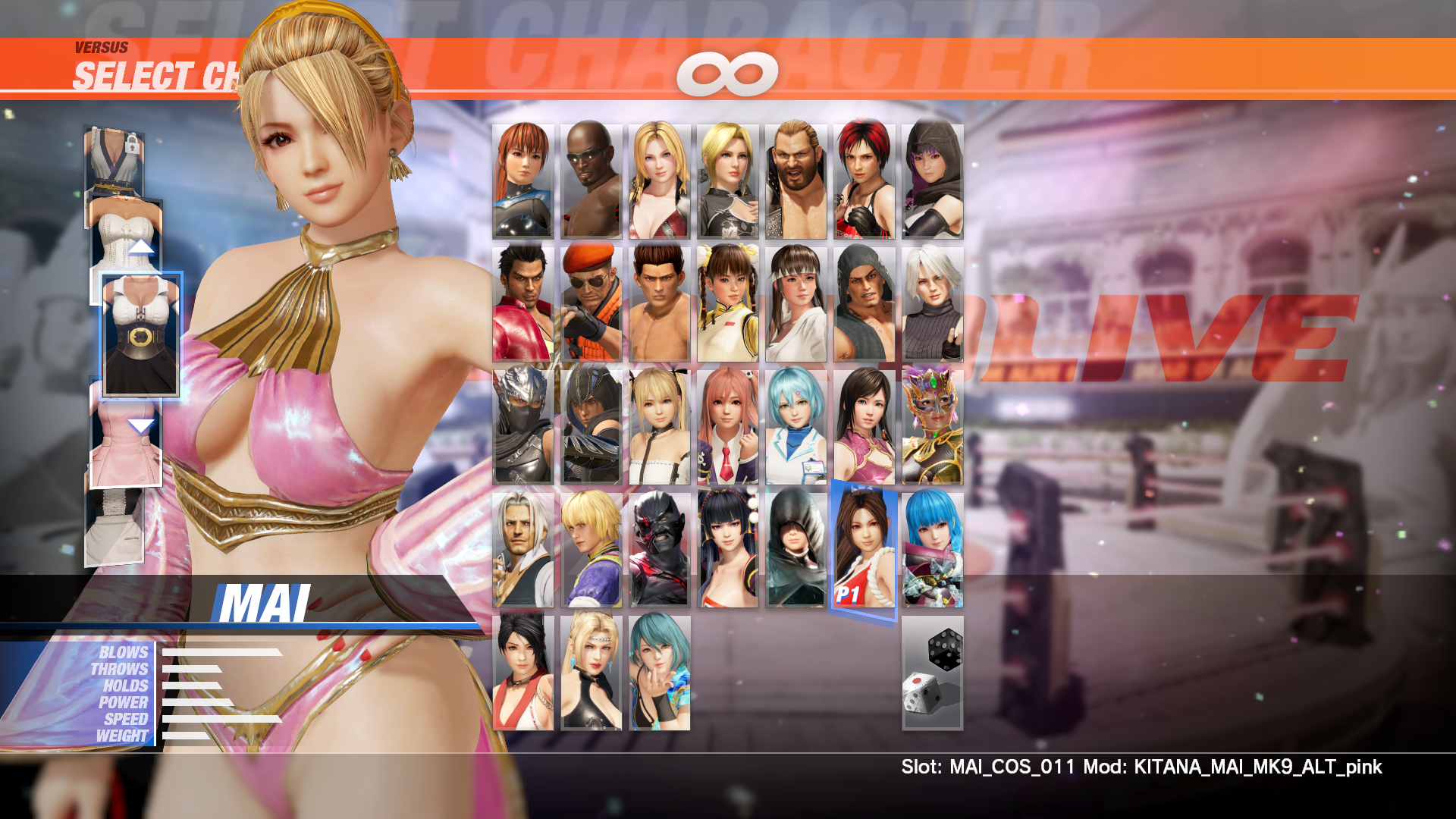Screen dimensions: 1456x819
Task: Choose Tamaki with teal hair
Action: coord(660,673)
